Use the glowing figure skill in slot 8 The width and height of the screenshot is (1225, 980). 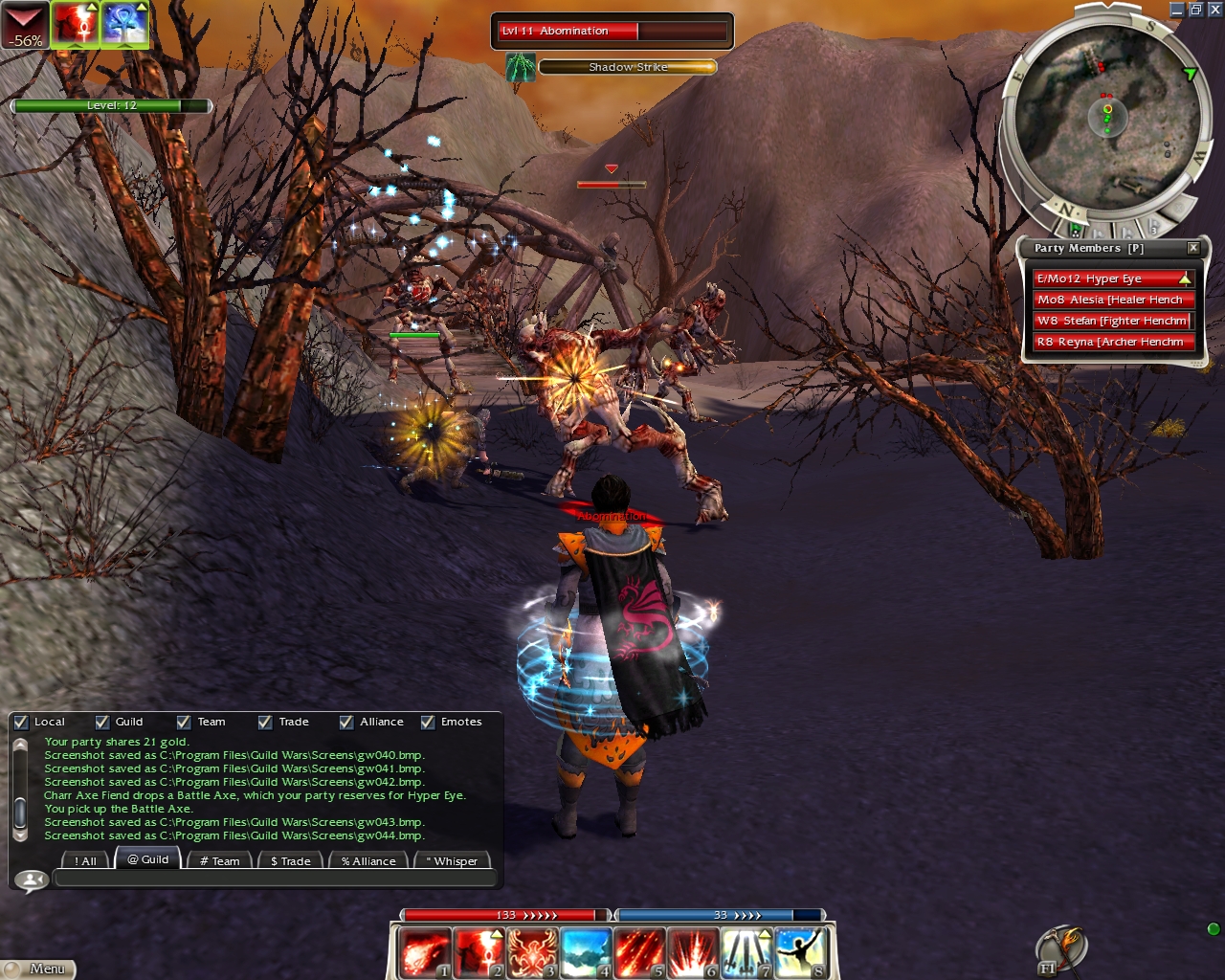[x=801, y=952]
